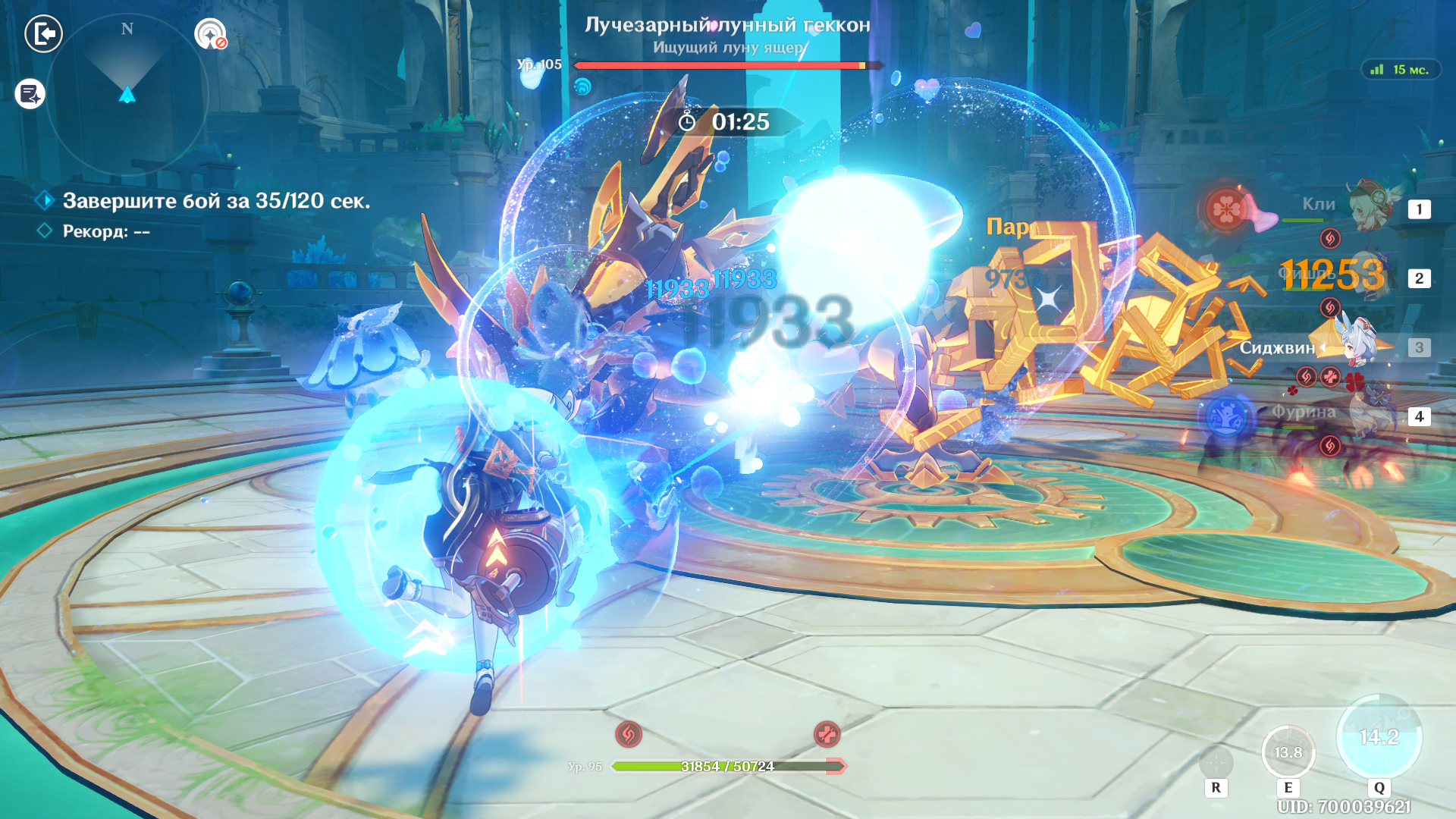This screenshot has height=819, width=1456.
Task: Open the notes icon below the exit button
Action: [x=30, y=94]
